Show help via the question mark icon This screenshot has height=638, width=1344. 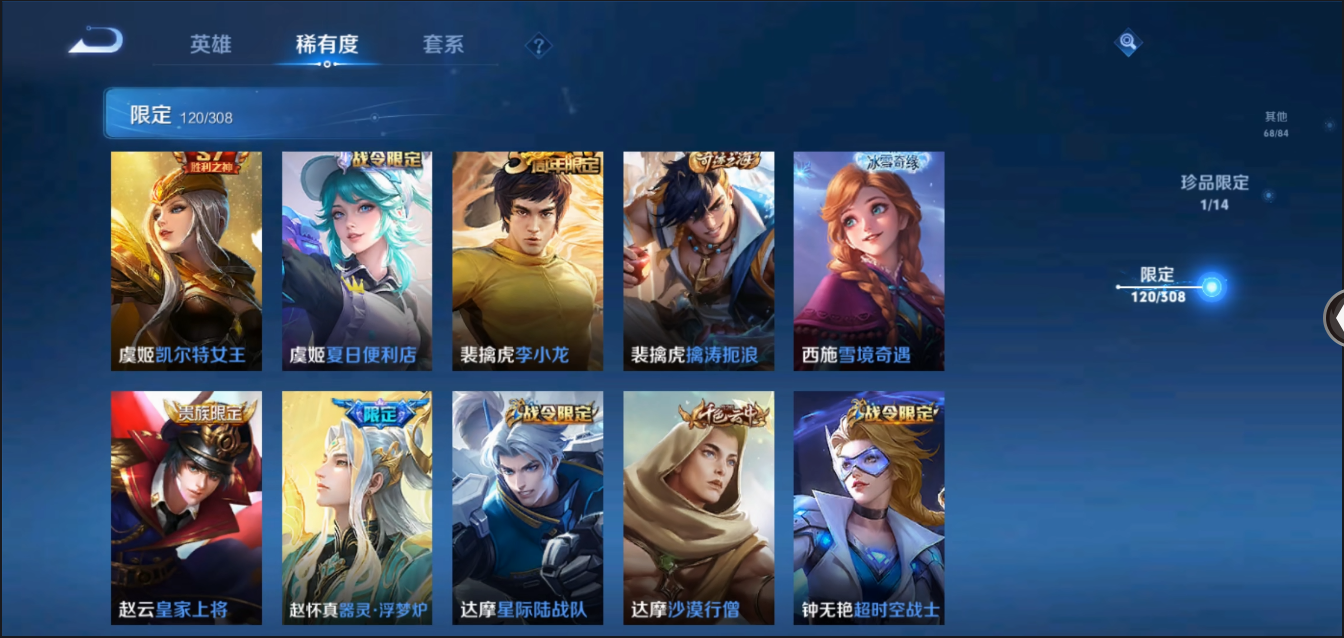[539, 46]
